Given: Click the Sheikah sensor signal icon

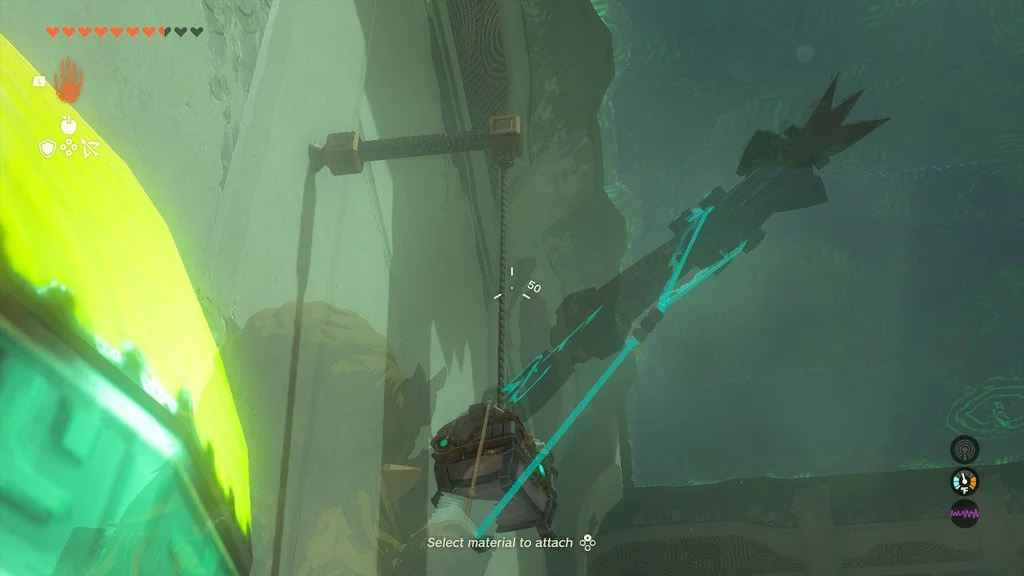Looking at the screenshot, I should click(964, 449).
